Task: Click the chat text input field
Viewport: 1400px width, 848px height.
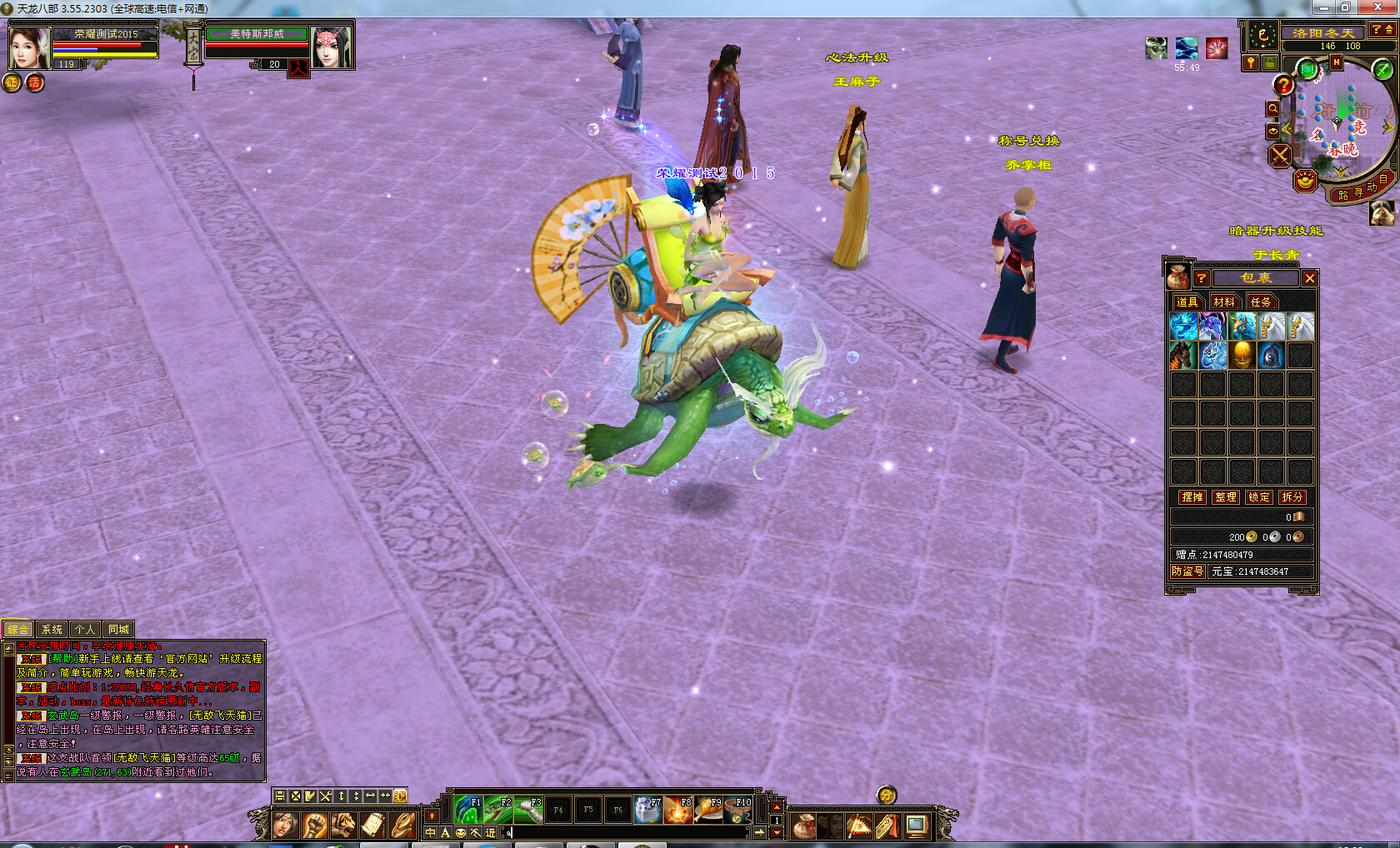Action: (x=625, y=832)
